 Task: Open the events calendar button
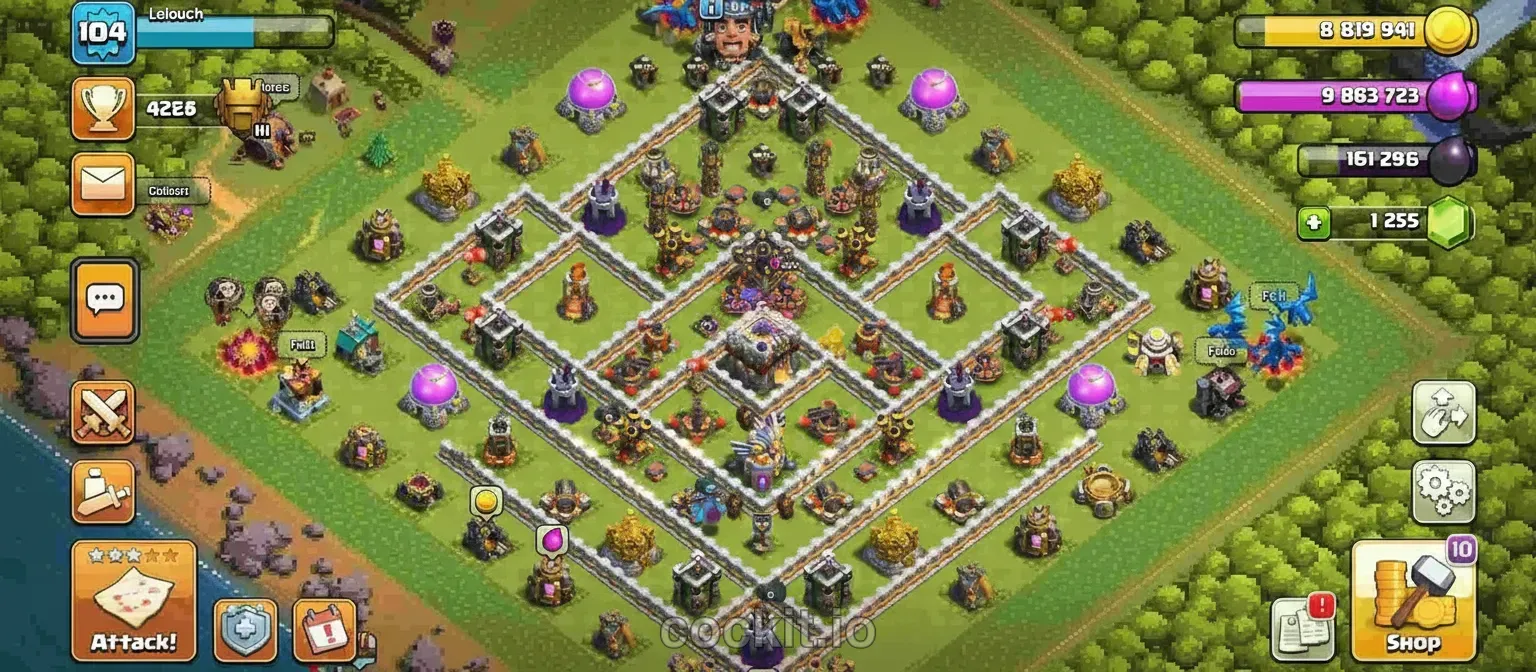325,630
